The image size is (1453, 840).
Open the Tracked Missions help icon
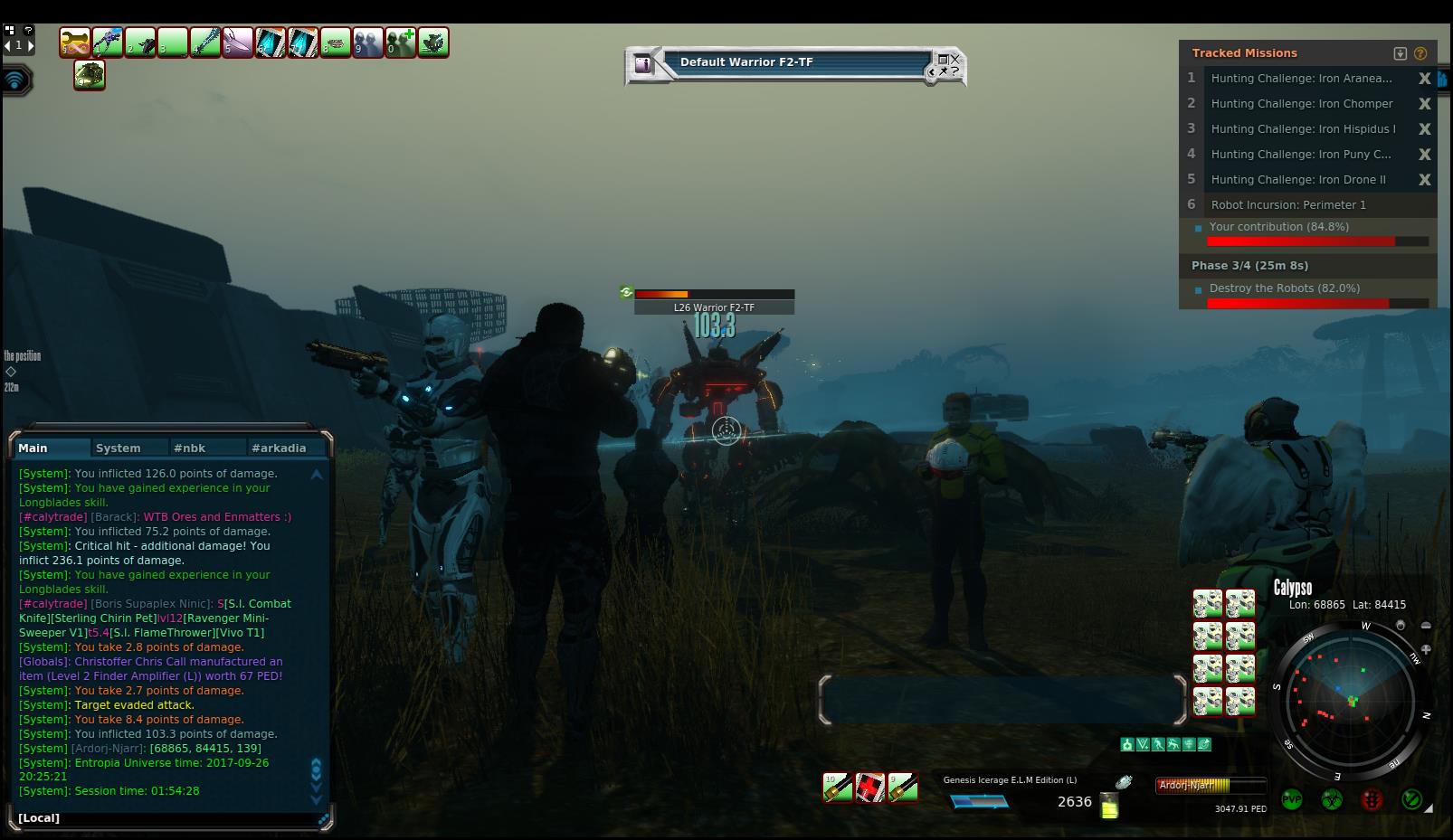(x=1420, y=53)
